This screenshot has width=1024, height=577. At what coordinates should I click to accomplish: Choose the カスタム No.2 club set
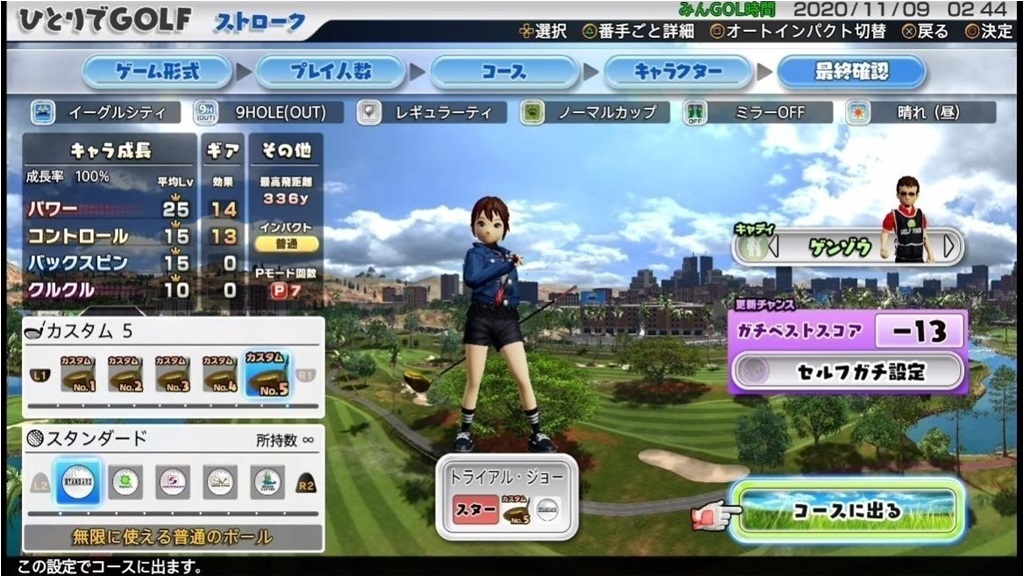(x=124, y=374)
